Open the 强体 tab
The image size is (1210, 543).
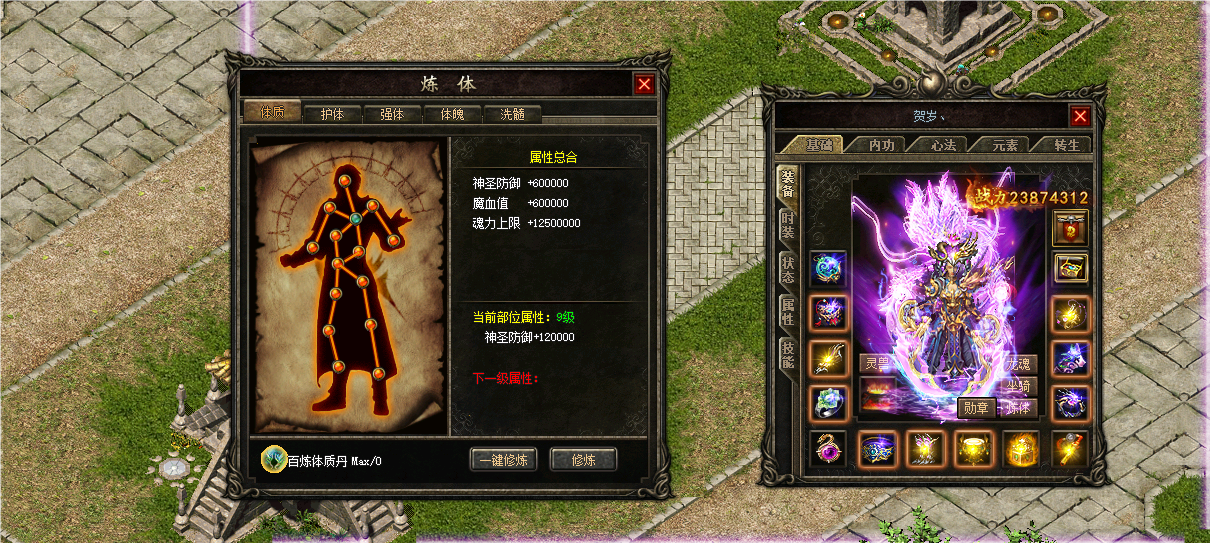tap(392, 114)
